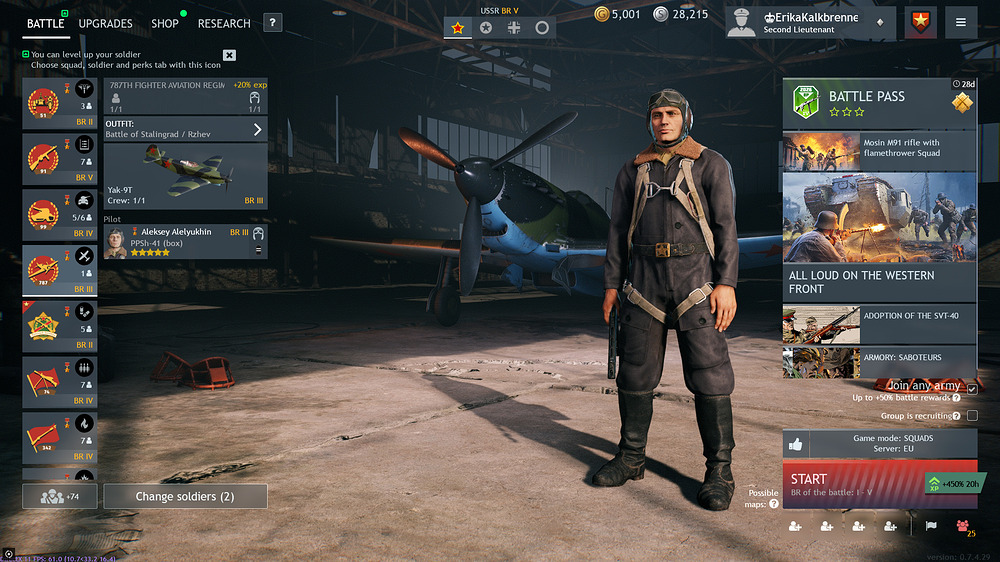
Task: Start the battle with the START button
Action: coord(850,484)
